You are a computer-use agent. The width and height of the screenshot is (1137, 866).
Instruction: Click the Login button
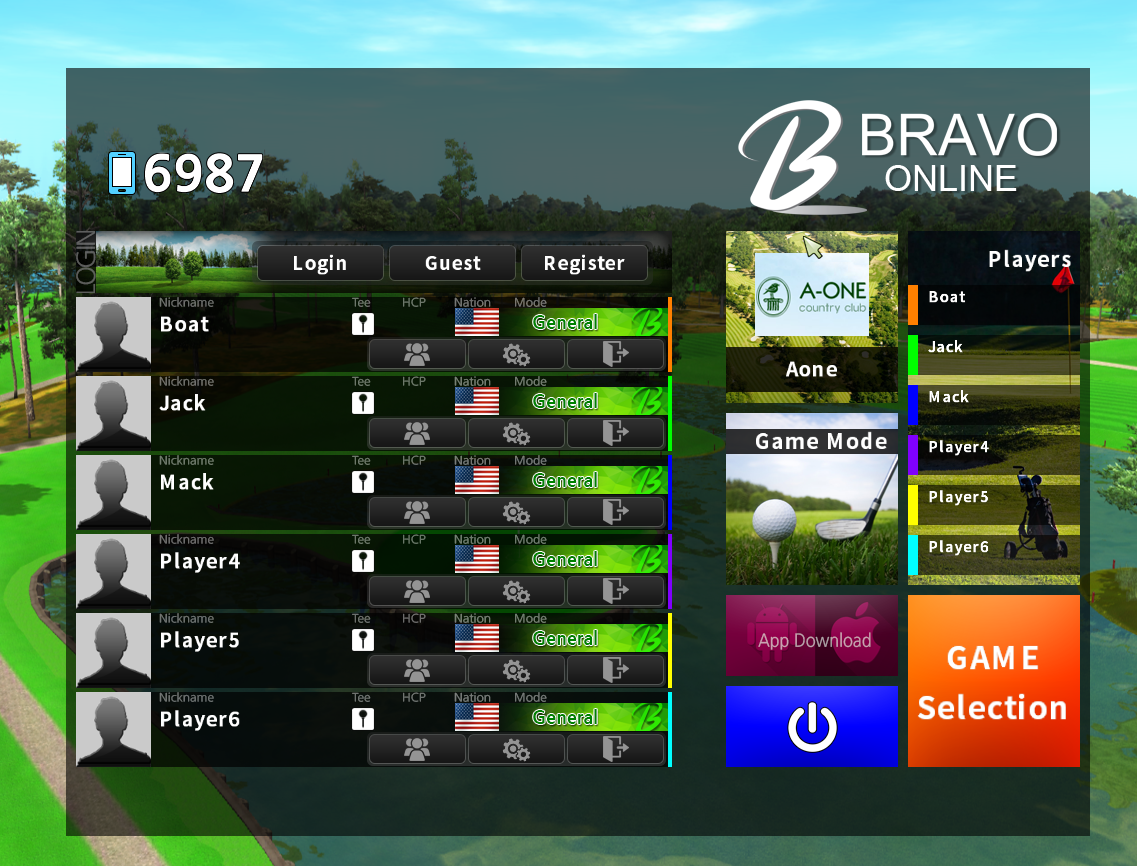click(320, 263)
